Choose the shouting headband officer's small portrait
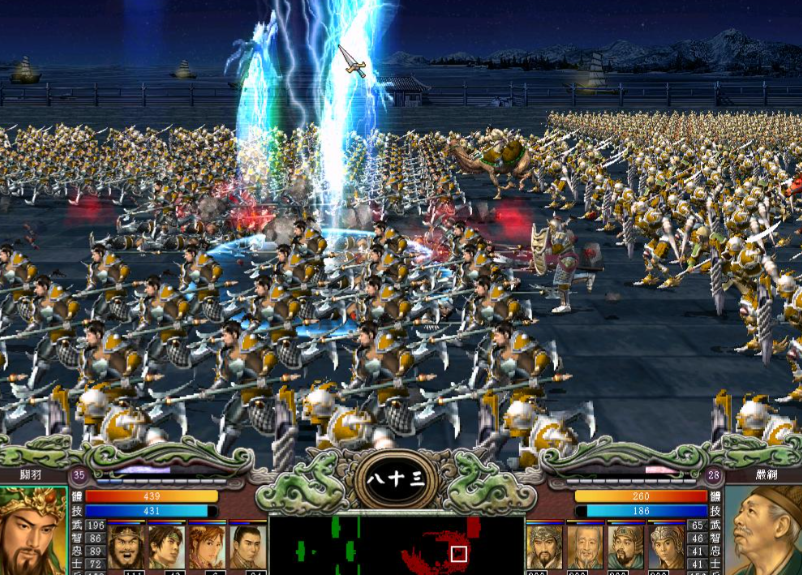The height and width of the screenshot is (575, 802). tap(126, 547)
